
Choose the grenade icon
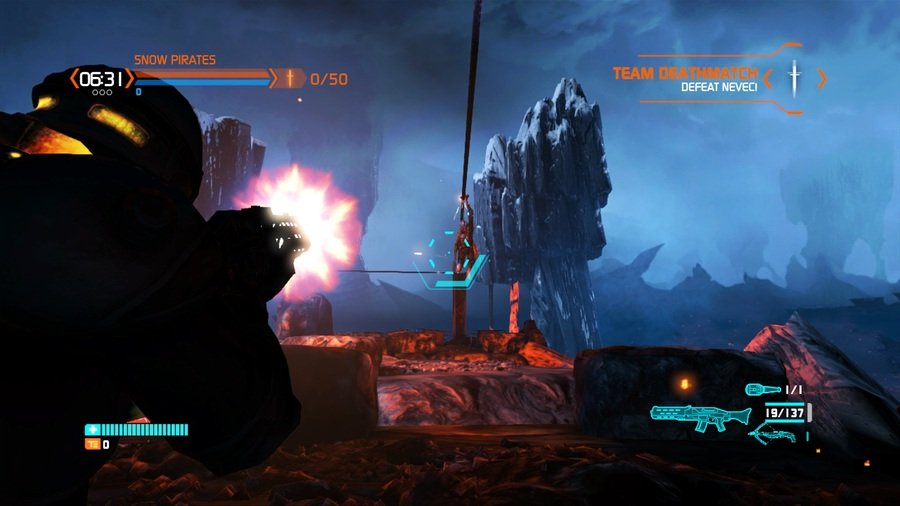pyautogui.click(x=762, y=389)
